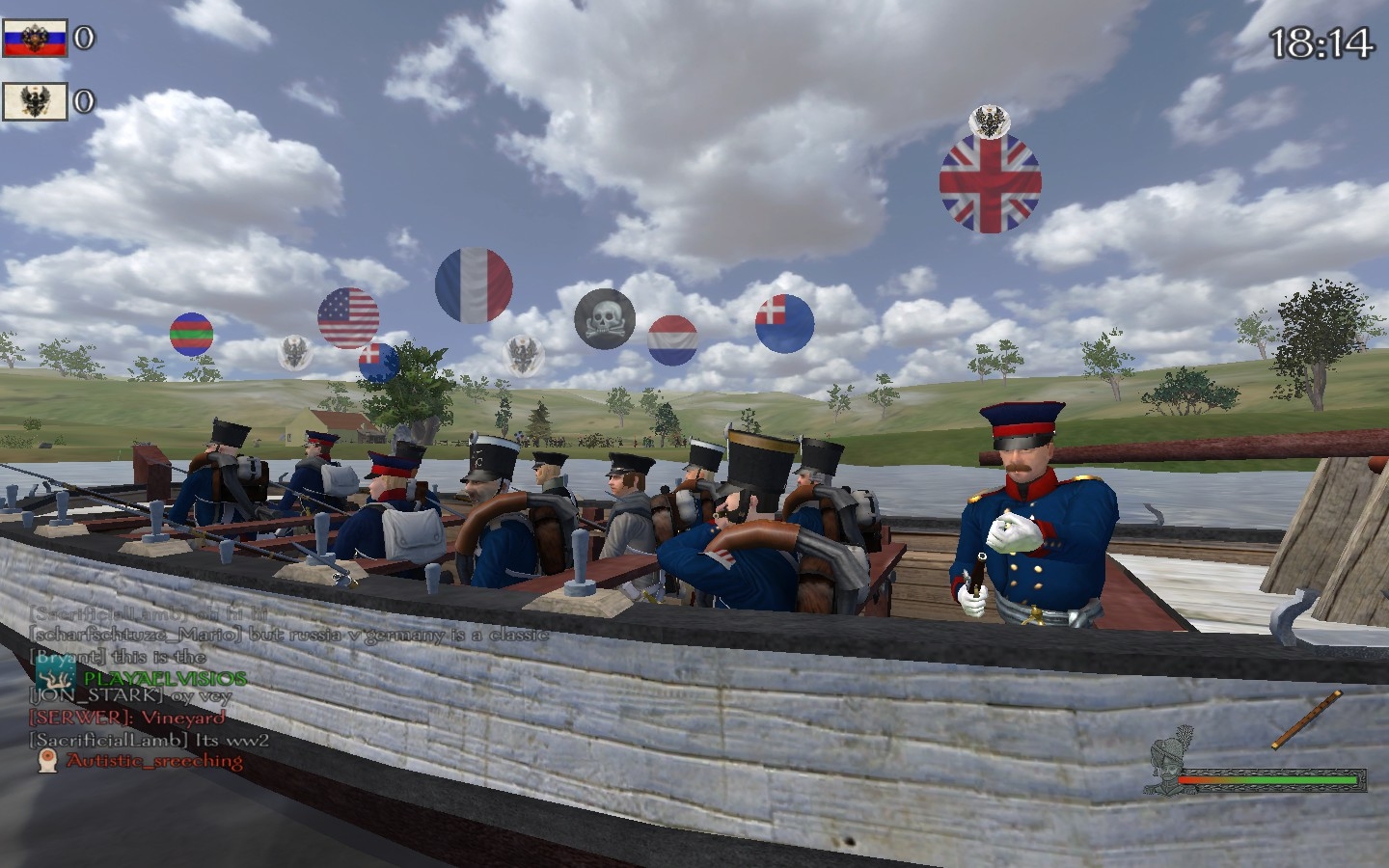Click the Russian team flag icon
Viewport: 1389px width, 868px height.
coord(35,38)
